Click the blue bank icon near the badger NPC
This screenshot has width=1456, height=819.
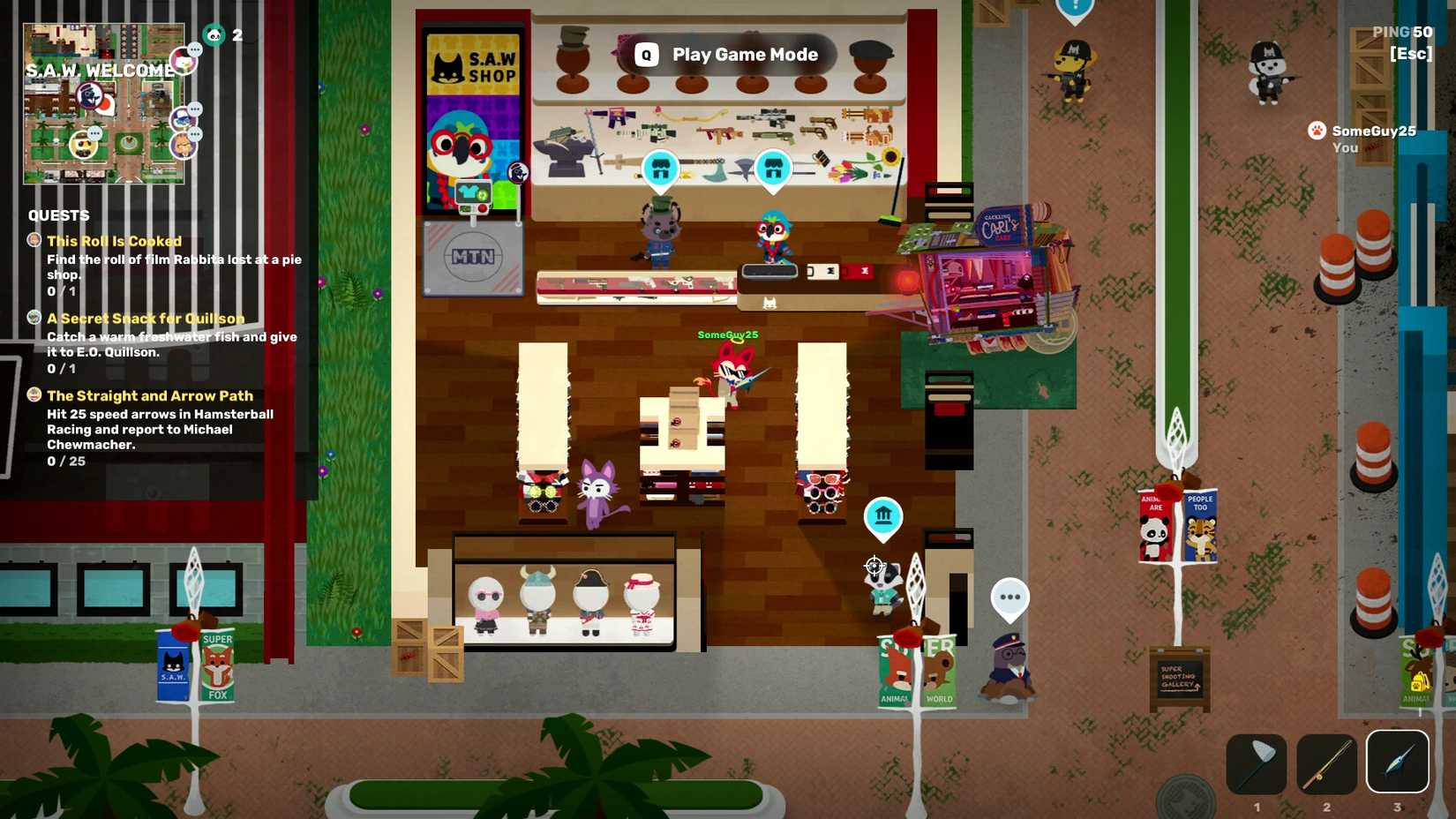[x=883, y=517]
